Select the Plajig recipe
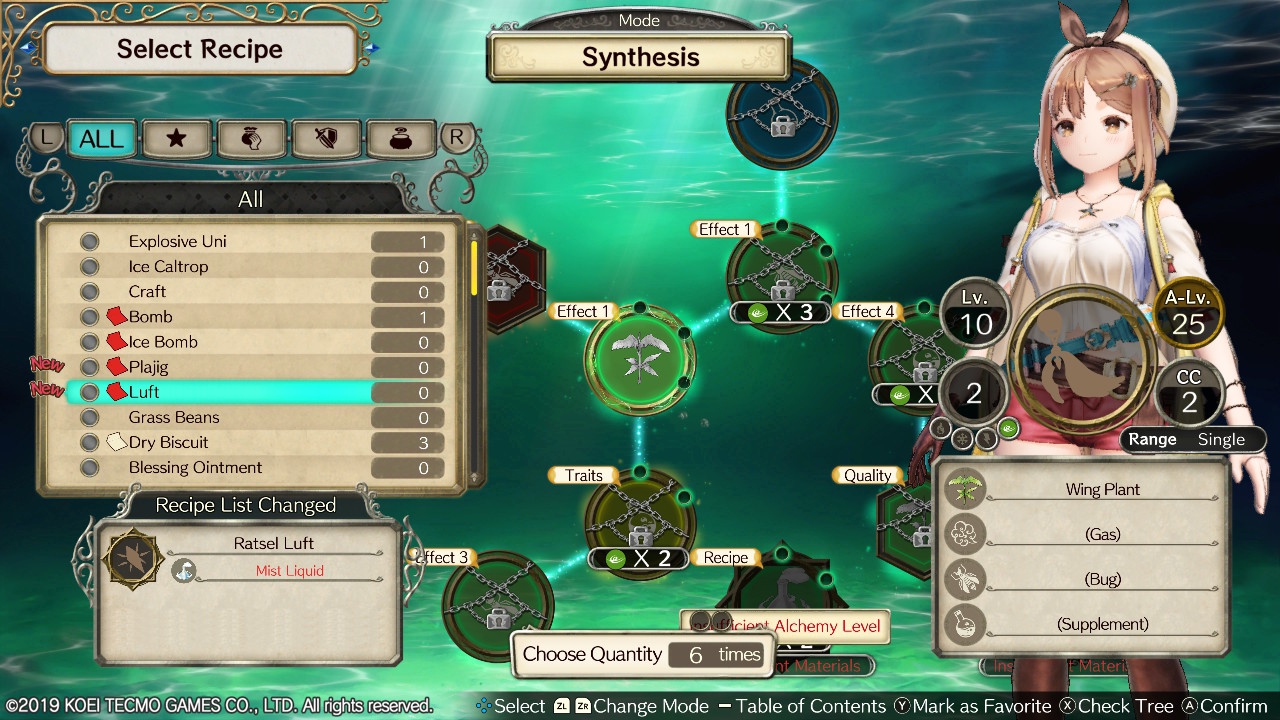The height and width of the screenshot is (720, 1280). click(x=251, y=367)
